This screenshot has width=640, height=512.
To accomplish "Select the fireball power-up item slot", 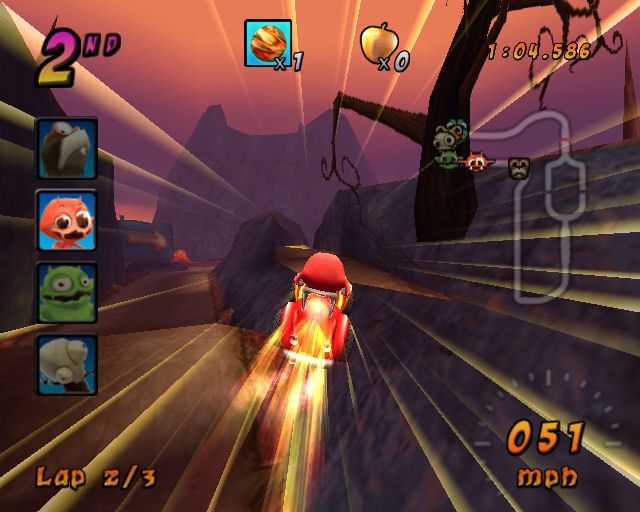I will [268, 43].
